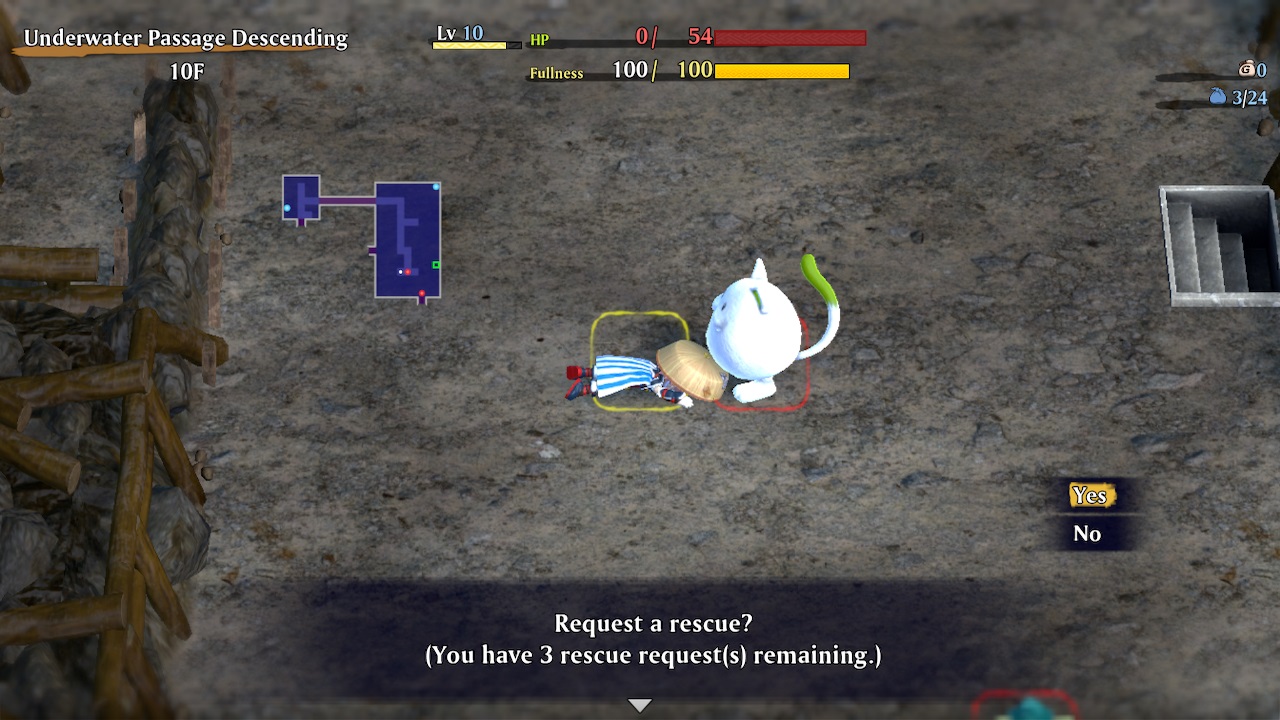Click the red HP bar showing 0/54
Viewport: 1280px width, 720px height.
point(790,40)
